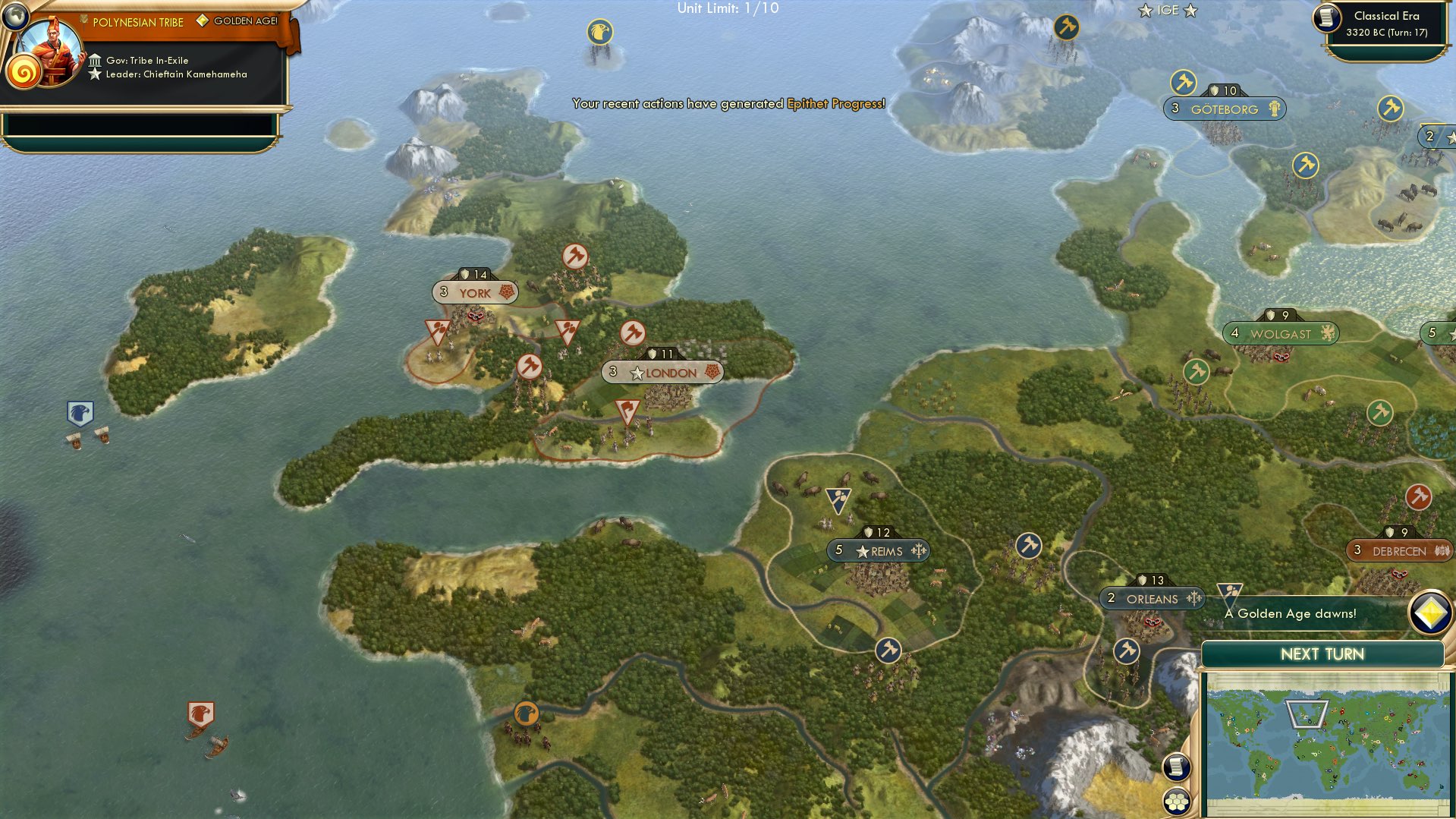Click the orange eagle unit flag near the embarked boats
Image resolution: width=1456 pixels, height=819 pixels.
click(200, 712)
